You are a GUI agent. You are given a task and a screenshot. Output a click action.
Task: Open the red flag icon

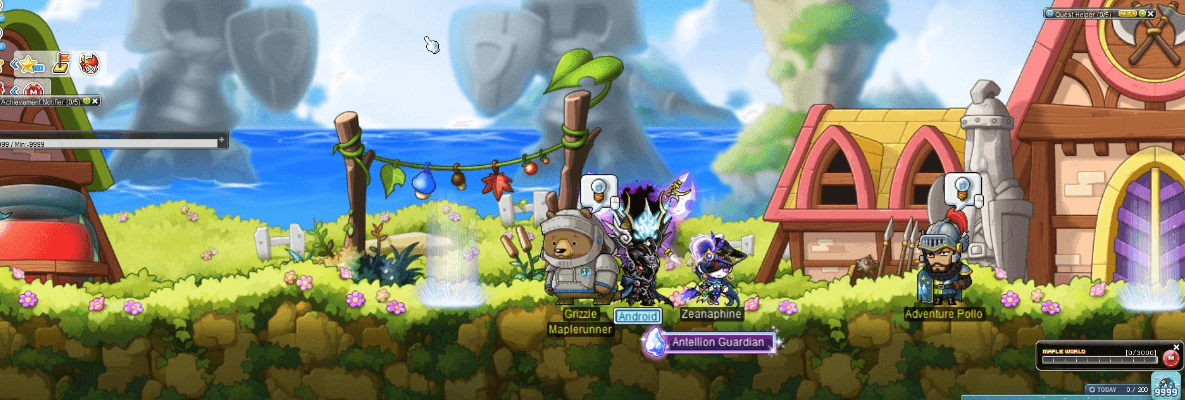[60, 65]
